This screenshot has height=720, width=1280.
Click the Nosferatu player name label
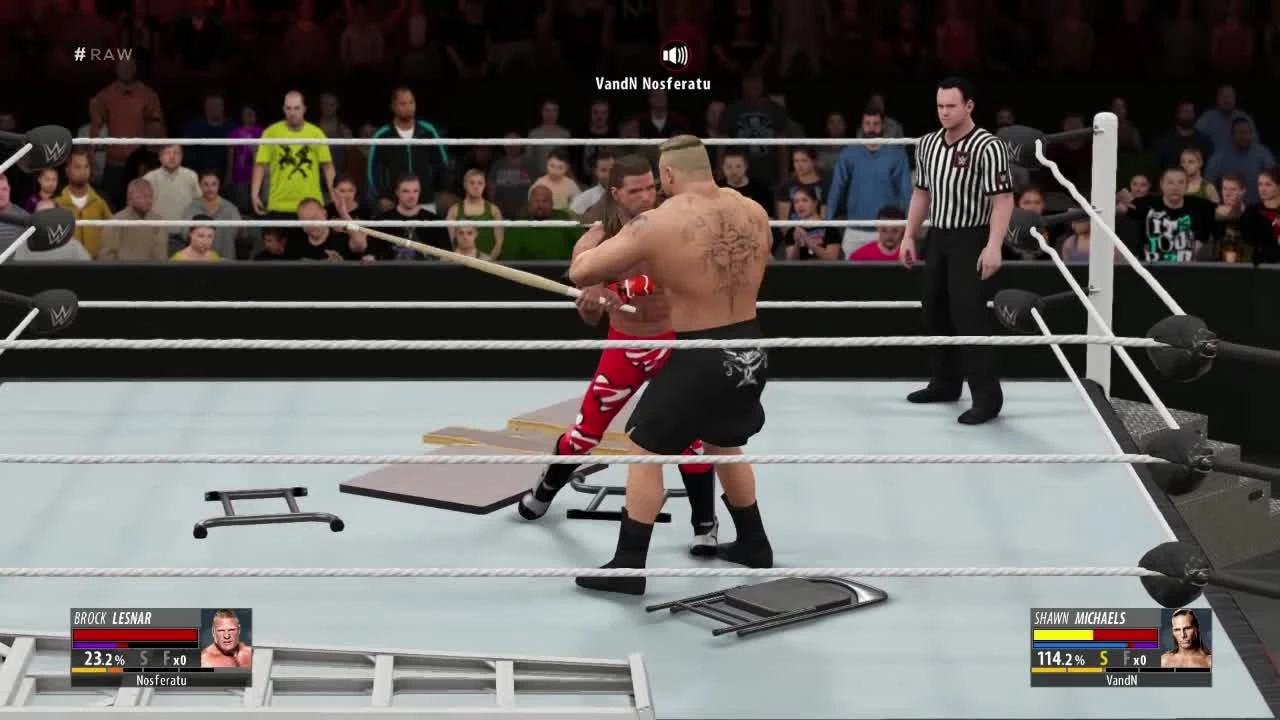(x=161, y=680)
